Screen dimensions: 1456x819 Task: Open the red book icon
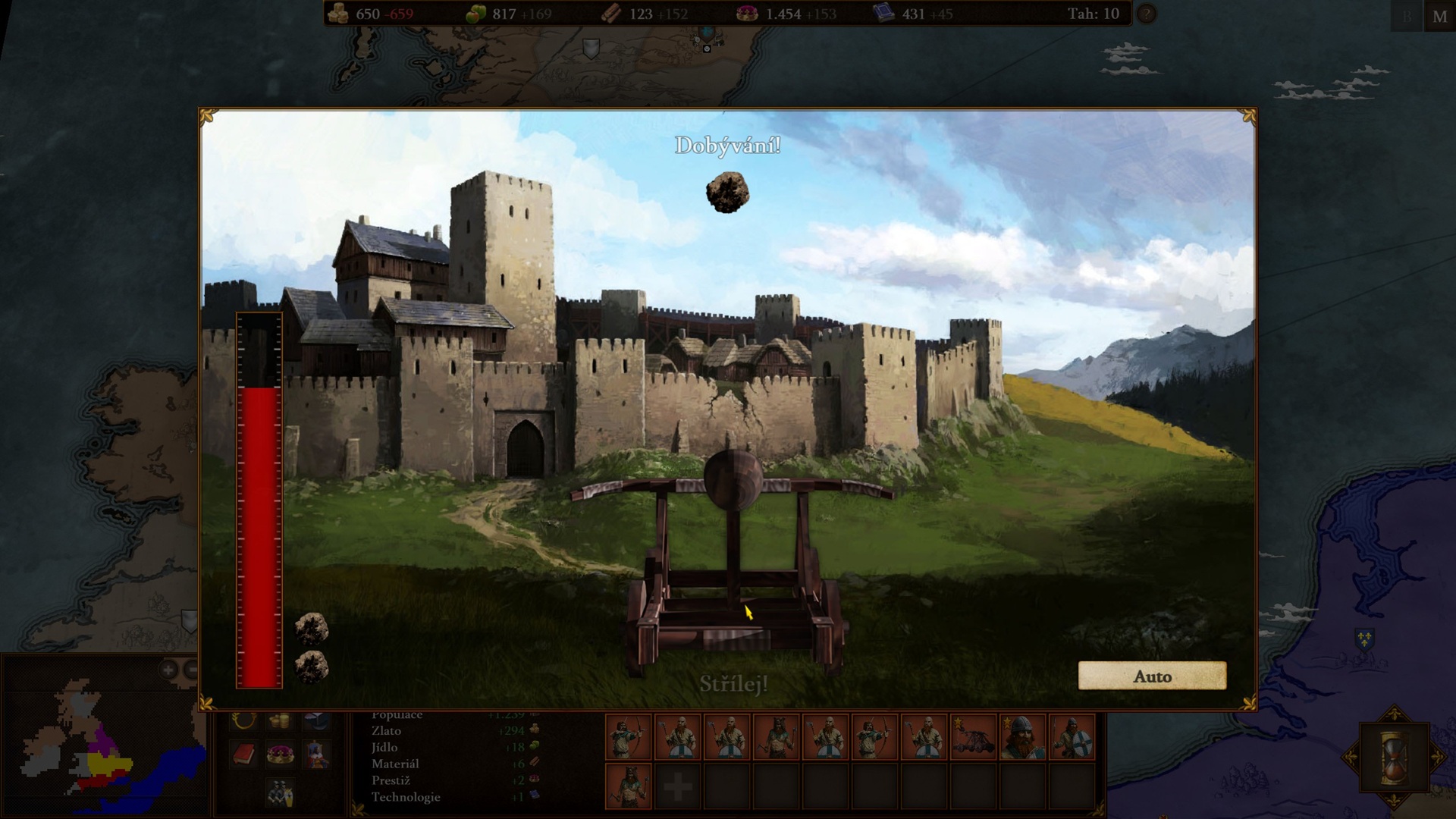[243, 755]
